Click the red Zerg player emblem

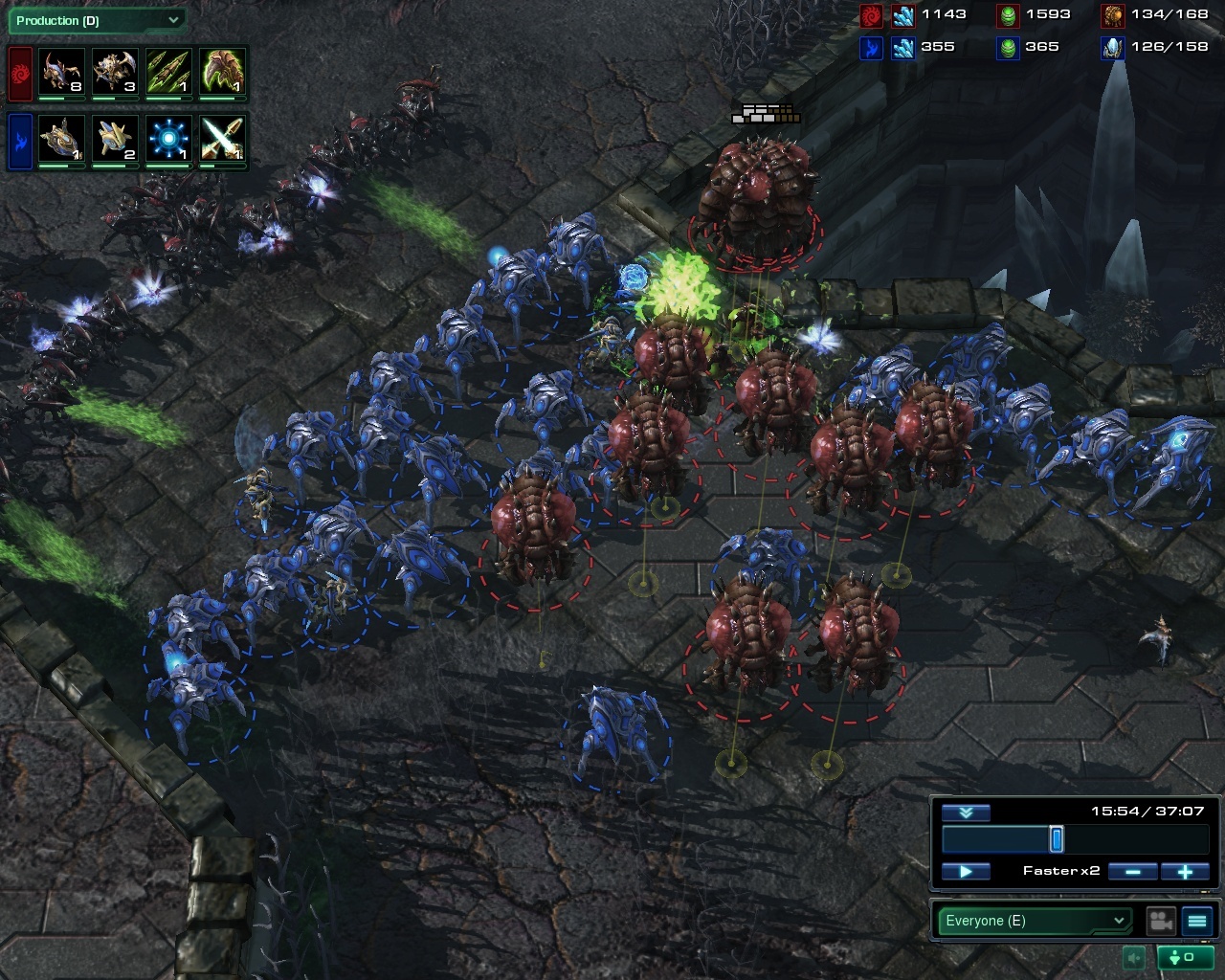pos(20,73)
